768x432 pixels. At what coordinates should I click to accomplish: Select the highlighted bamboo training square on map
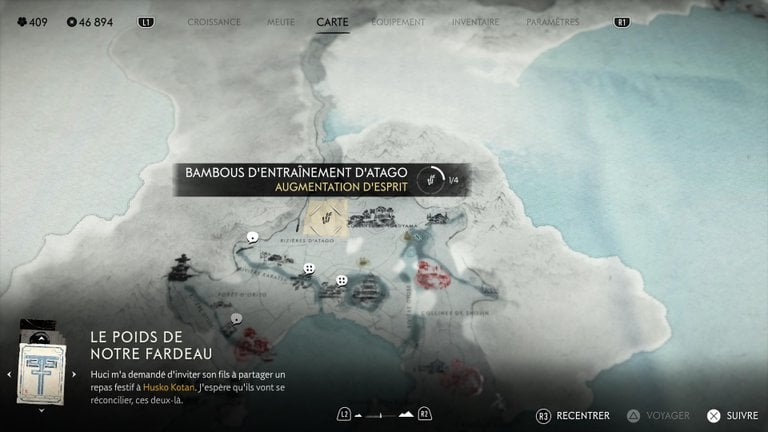pyautogui.click(x=327, y=218)
